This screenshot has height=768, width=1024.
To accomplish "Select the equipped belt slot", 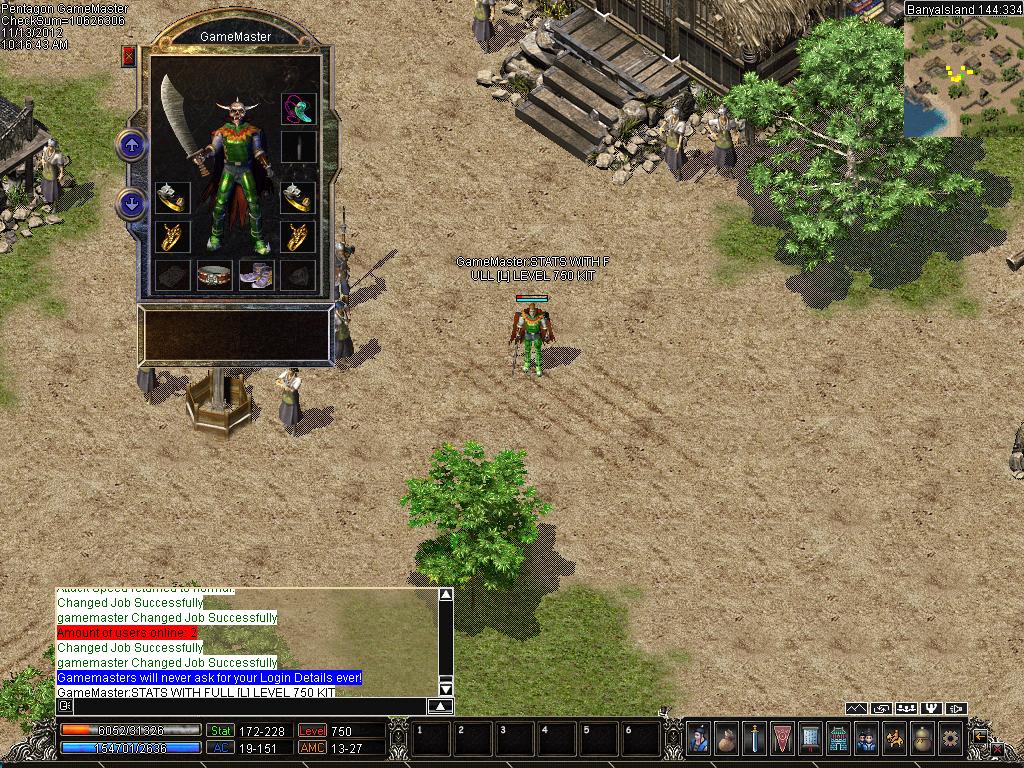I will click(x=214, y=275).
